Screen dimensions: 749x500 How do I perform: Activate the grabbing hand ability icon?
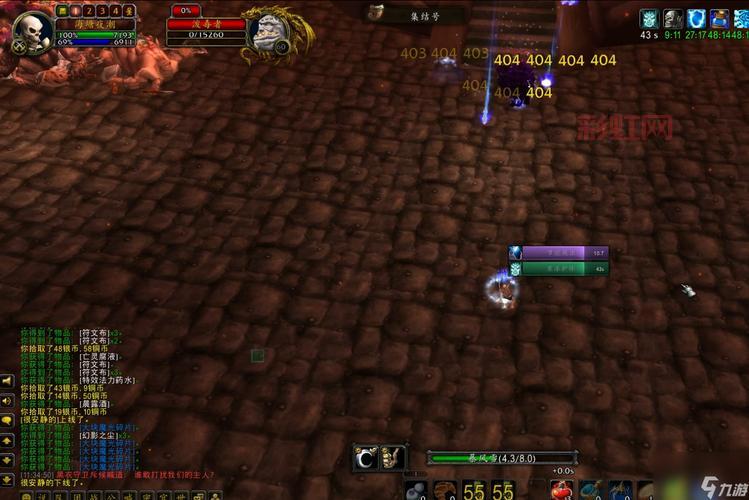(393, 458)
